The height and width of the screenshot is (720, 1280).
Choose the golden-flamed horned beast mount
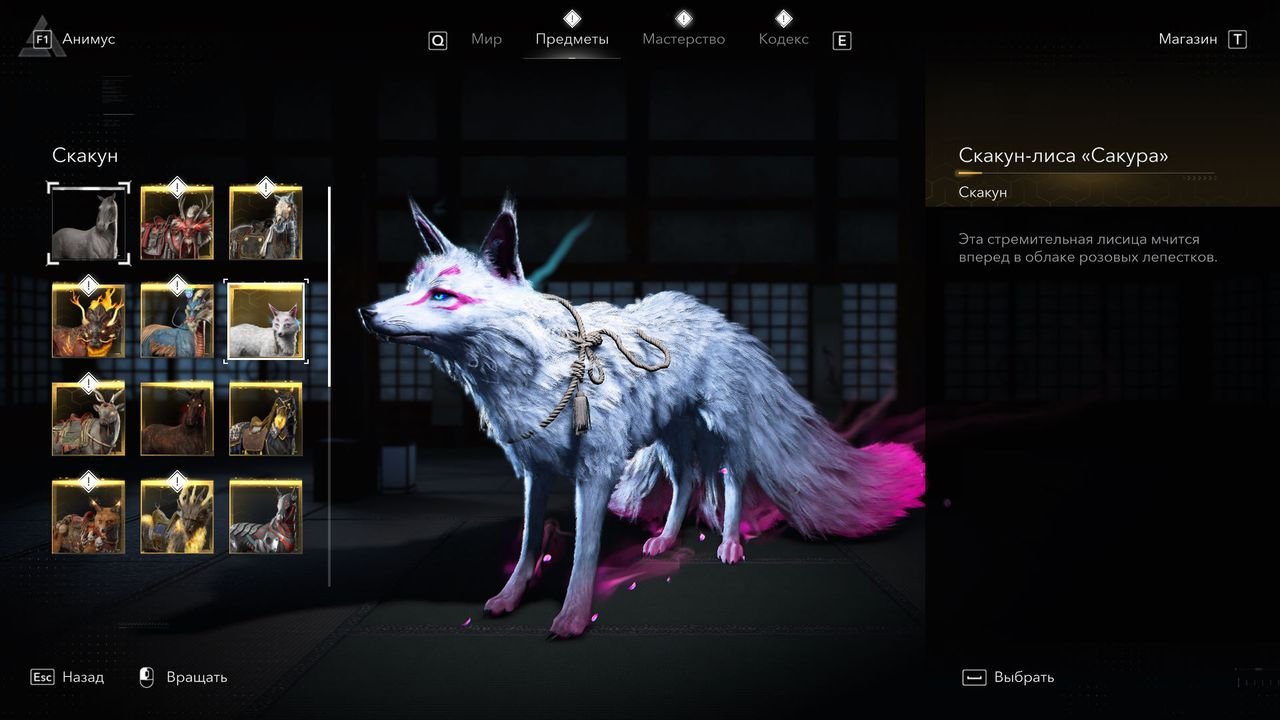pyautogui.click(x=177, y=516)
